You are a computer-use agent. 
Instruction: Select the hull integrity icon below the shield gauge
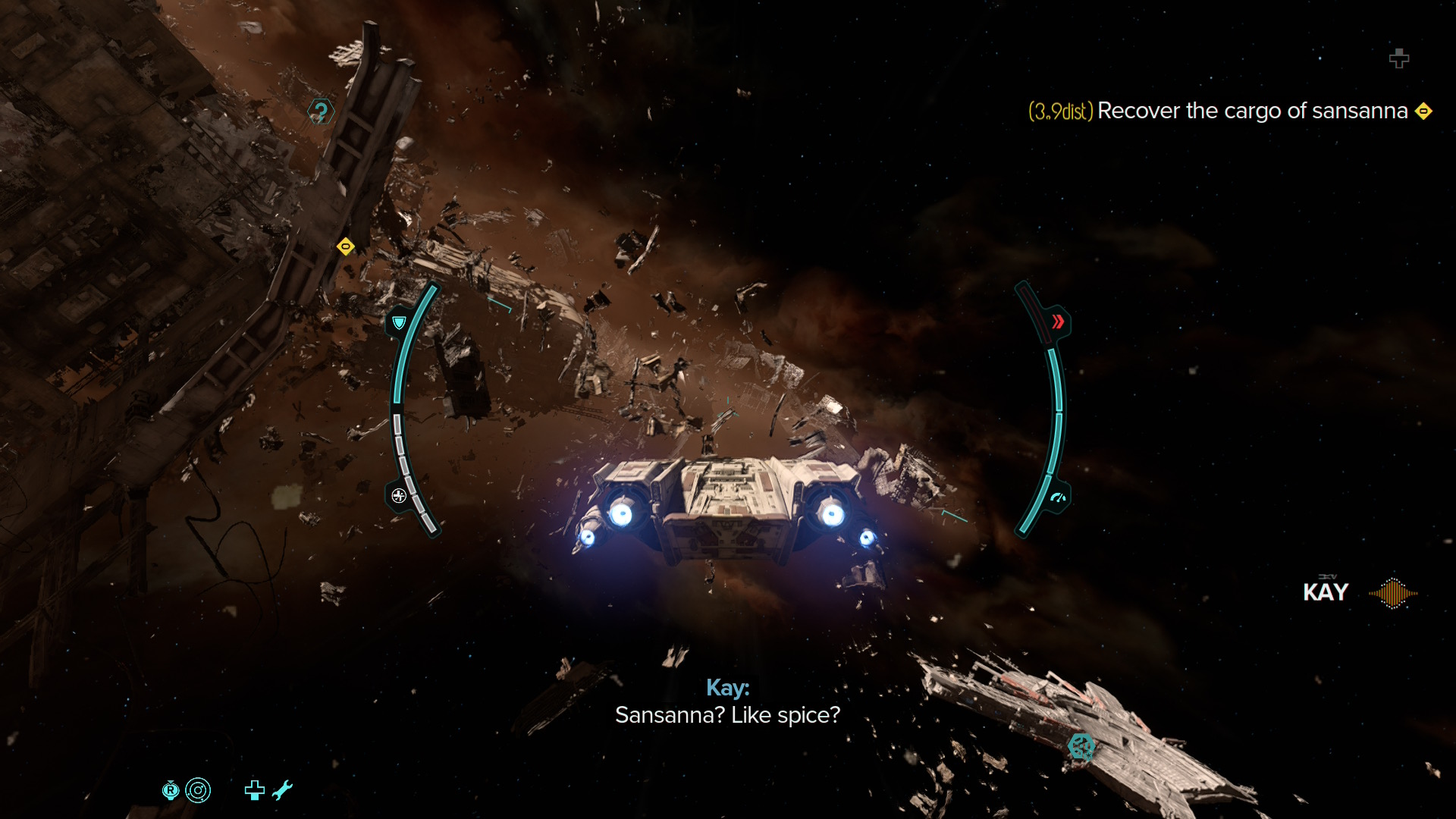[x=399, y=496]
